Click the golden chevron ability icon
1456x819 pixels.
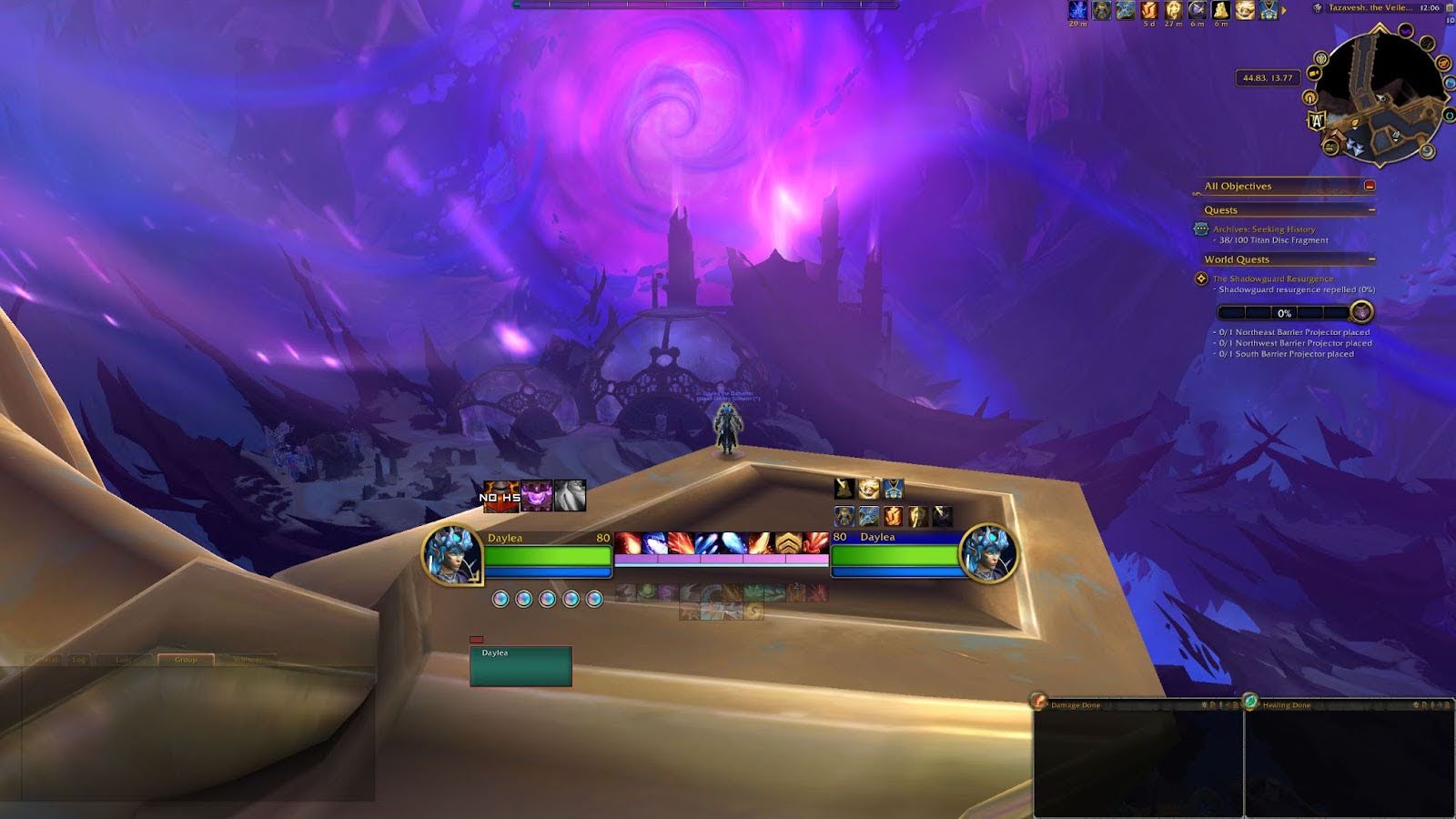pos(787,543)
